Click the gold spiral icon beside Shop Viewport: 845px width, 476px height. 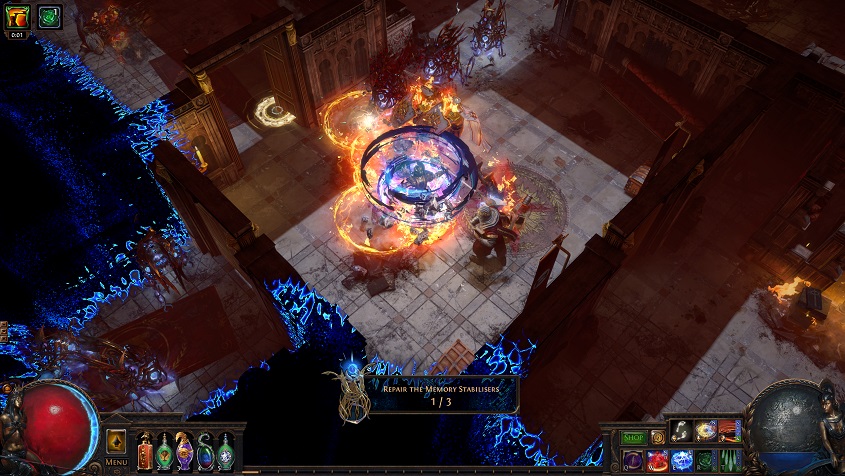[x=657, y=437]
